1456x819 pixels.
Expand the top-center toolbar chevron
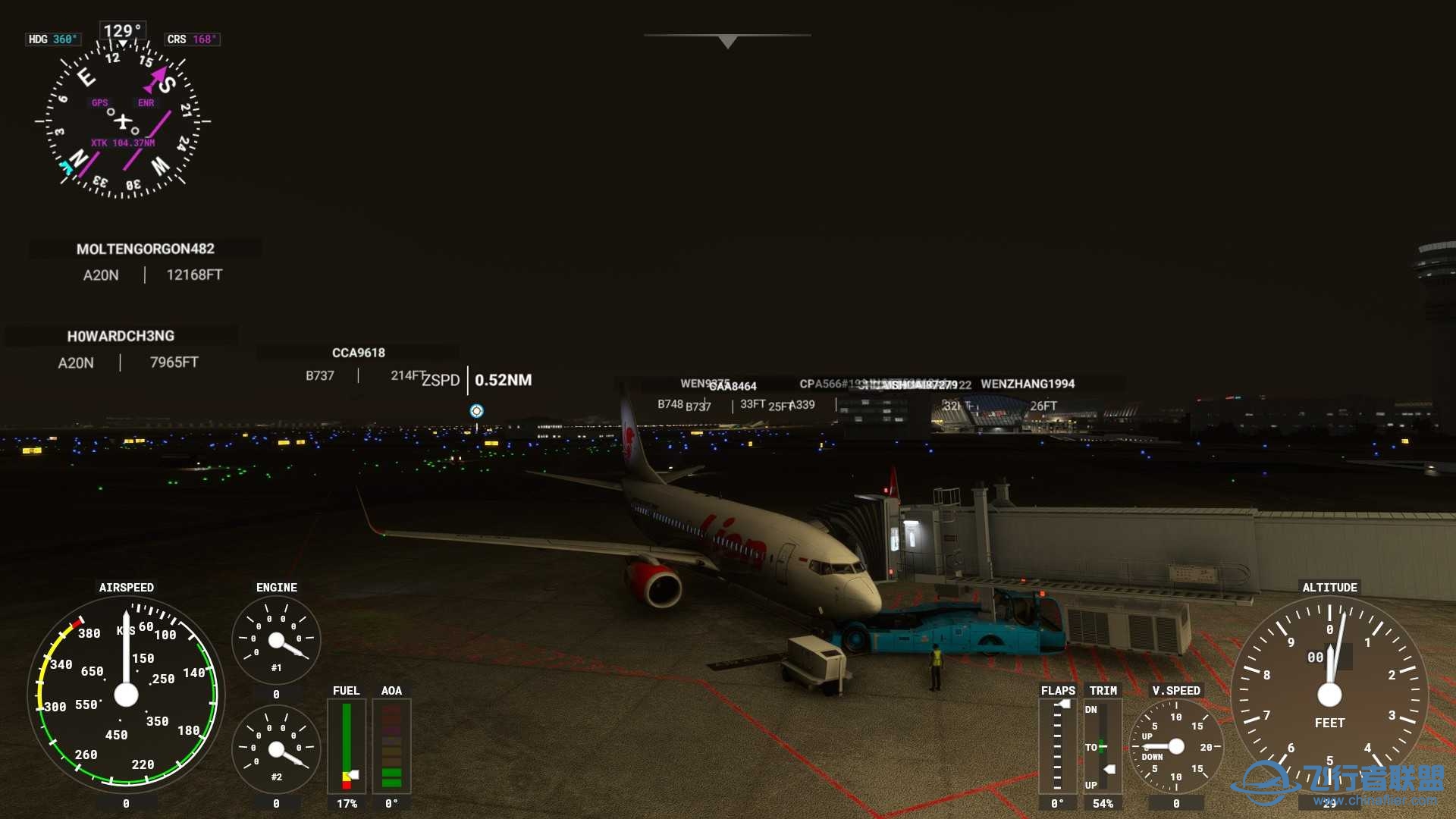[x=726, y=42]
